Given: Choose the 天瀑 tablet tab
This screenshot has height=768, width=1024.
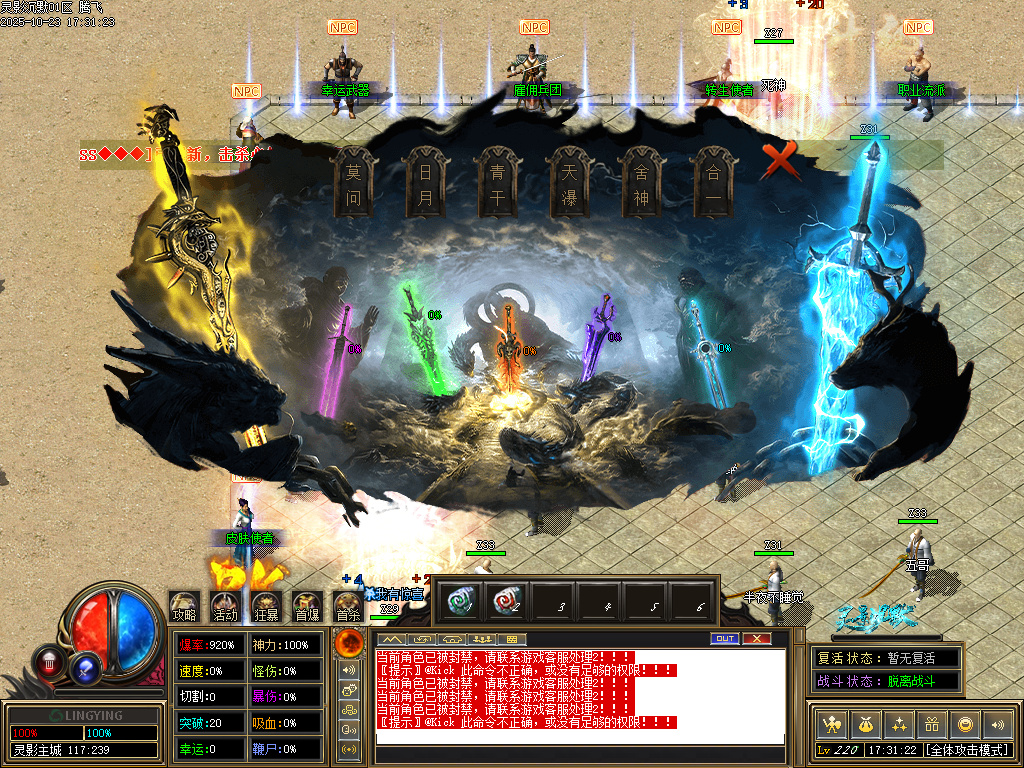Looking at the screenshot, I should click(x=569, y=183).
